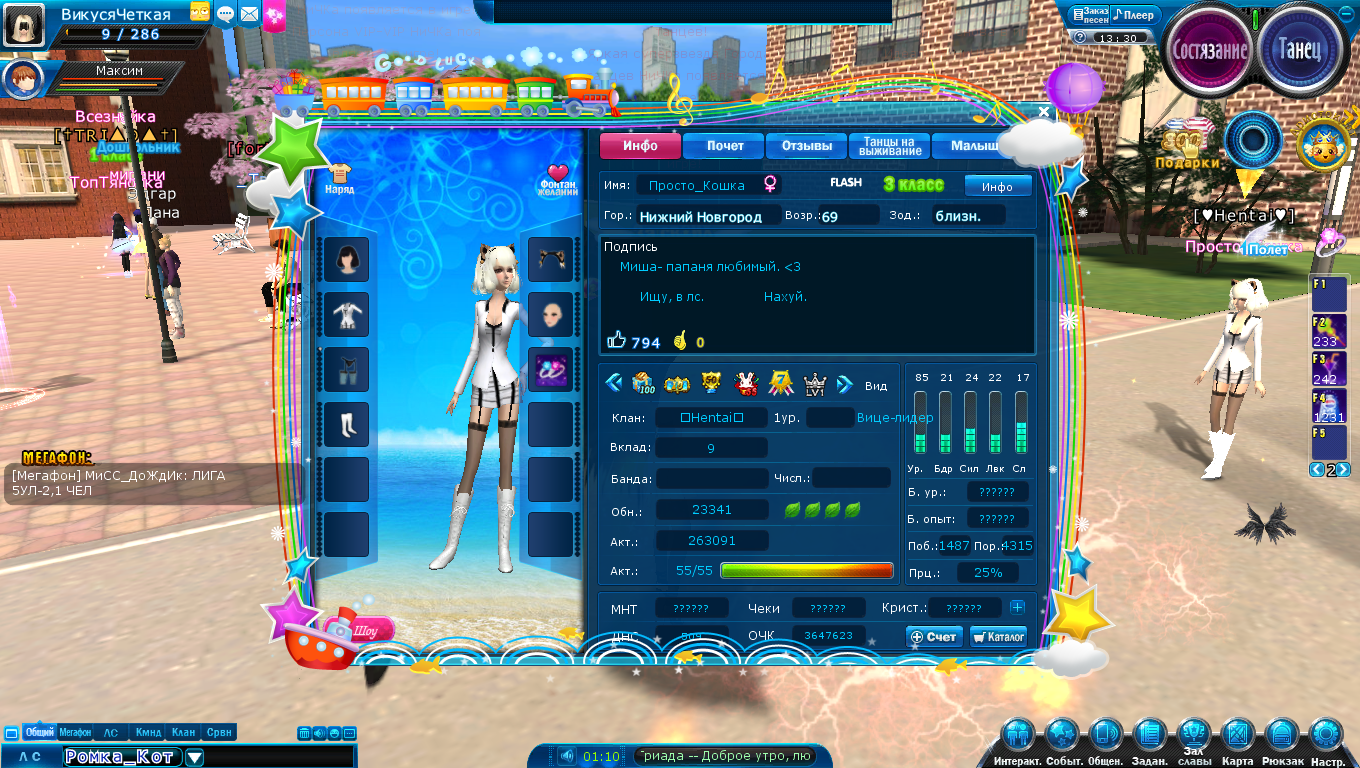Switch chat to the Клан channel
This screenshot has width=1360, height=768.
pos(183,732)
